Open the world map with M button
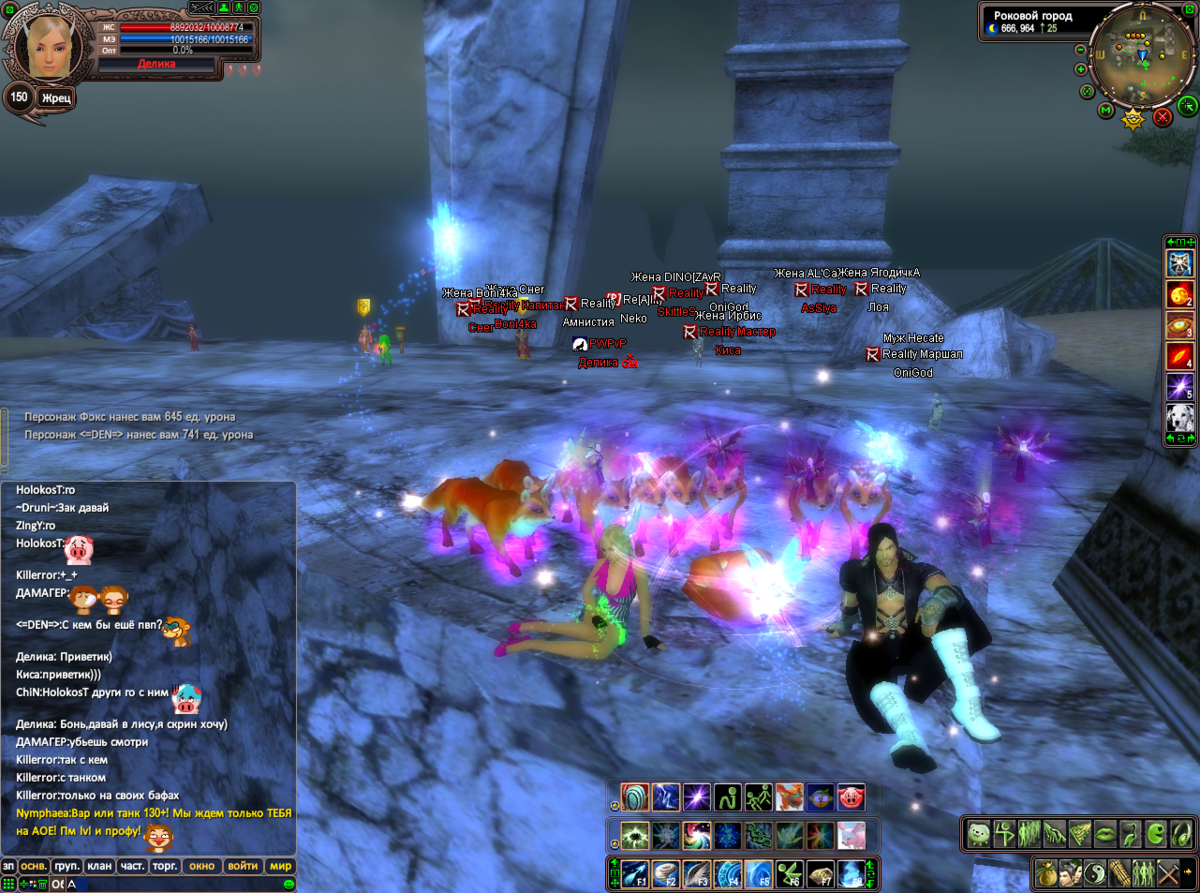The height and width of the screenshot is (893, 1200). coord(1106,110)
